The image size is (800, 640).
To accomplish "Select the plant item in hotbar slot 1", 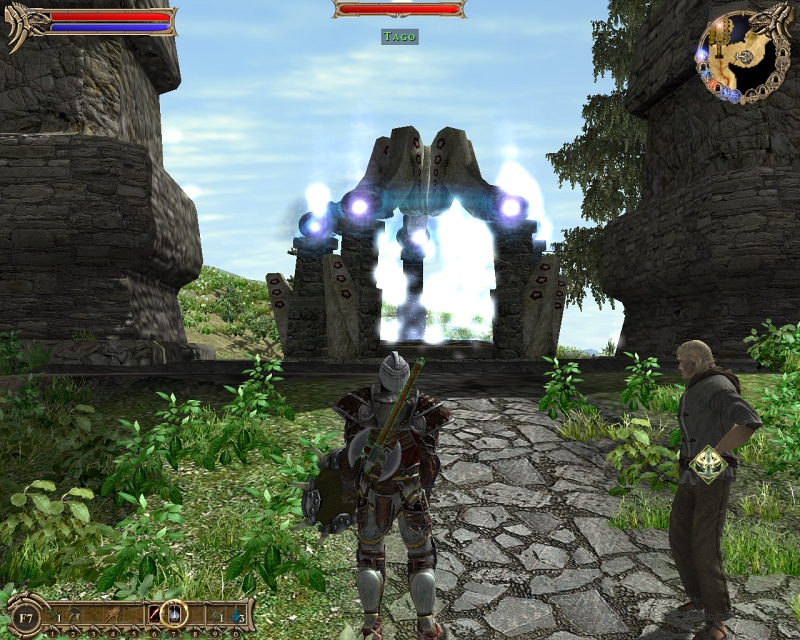I will pyautogui.click(x=54, y=614).
